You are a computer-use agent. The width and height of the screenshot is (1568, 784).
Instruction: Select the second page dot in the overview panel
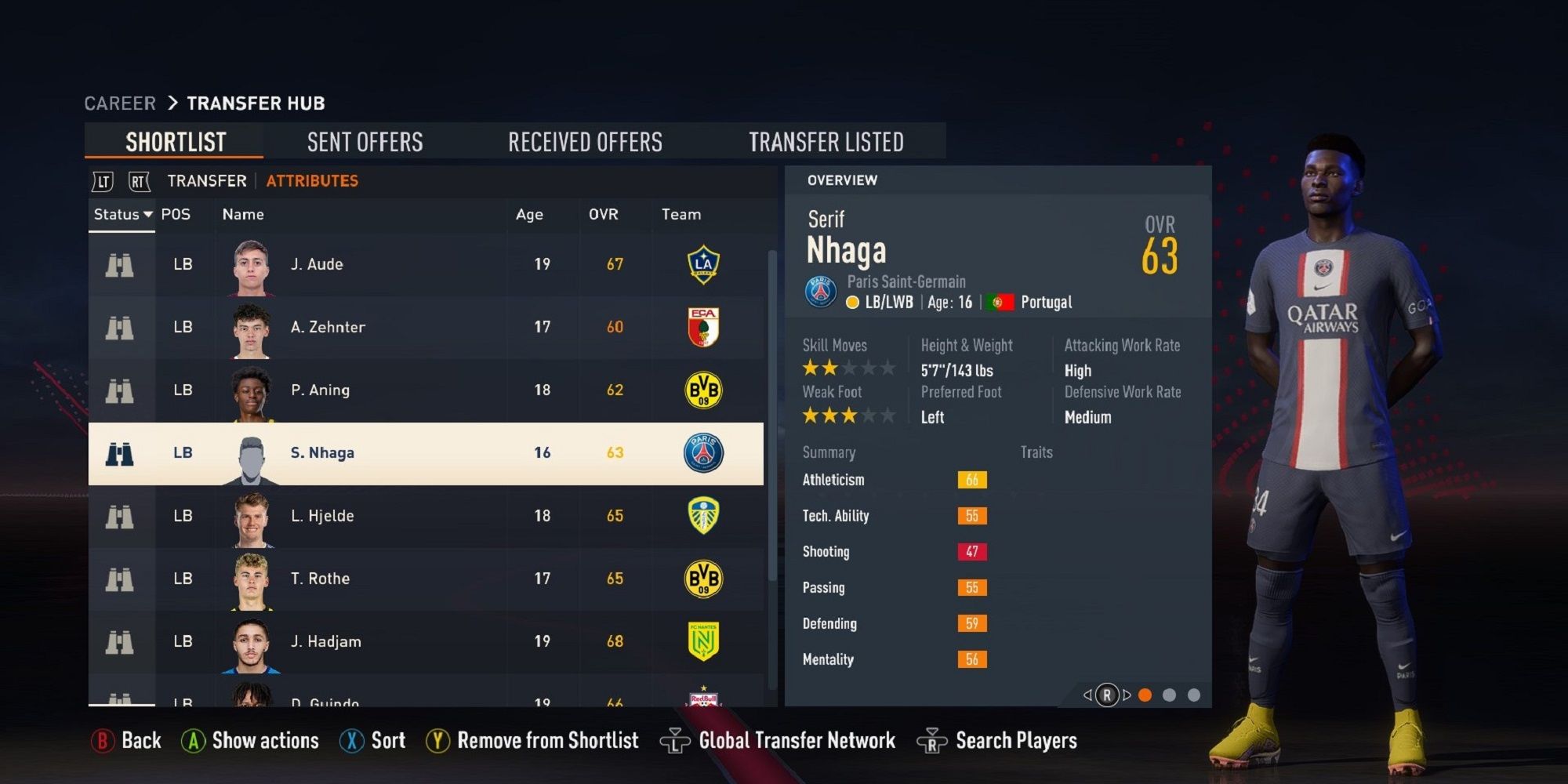(x=1171, y=694)
